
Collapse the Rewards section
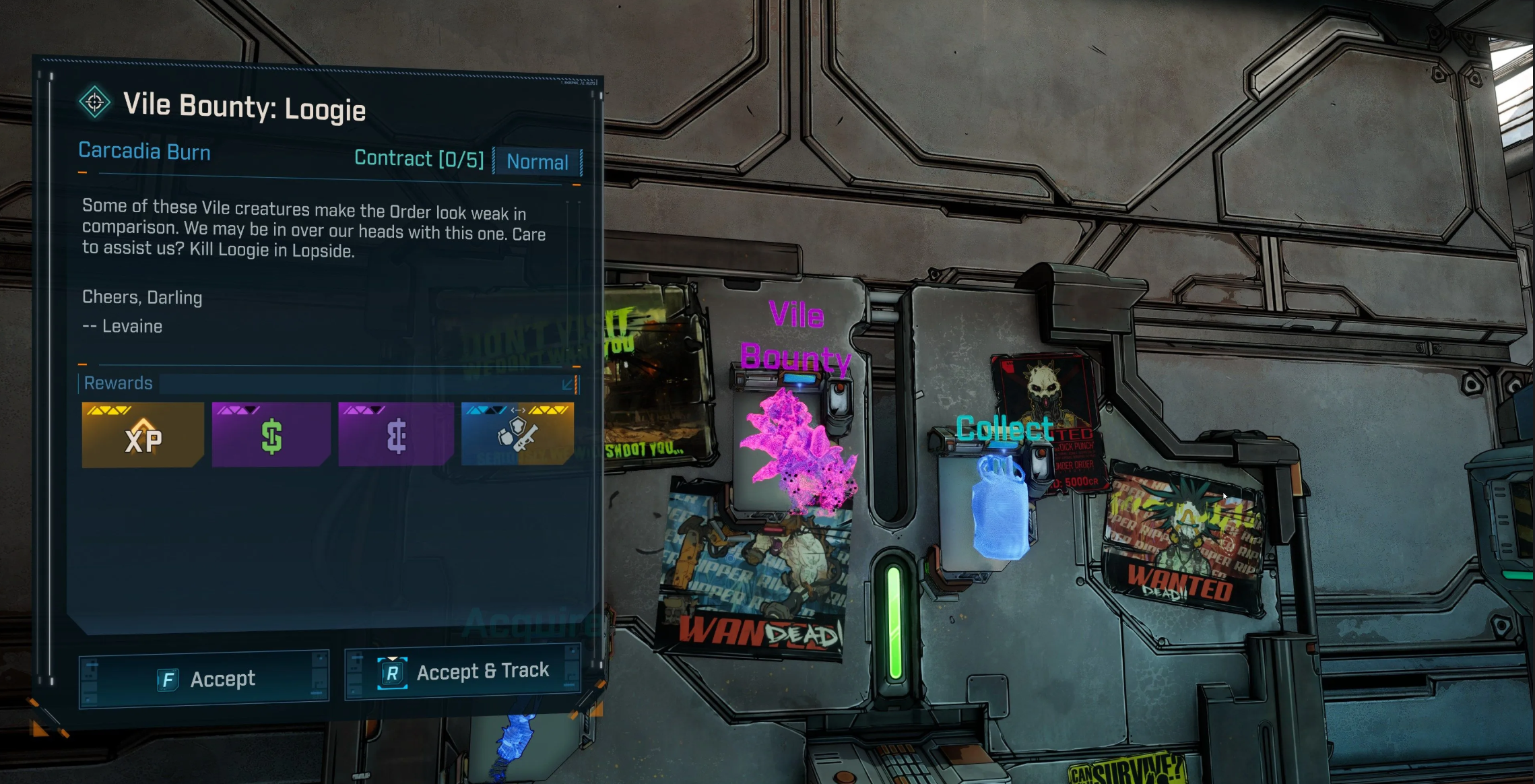pos(568,384)
